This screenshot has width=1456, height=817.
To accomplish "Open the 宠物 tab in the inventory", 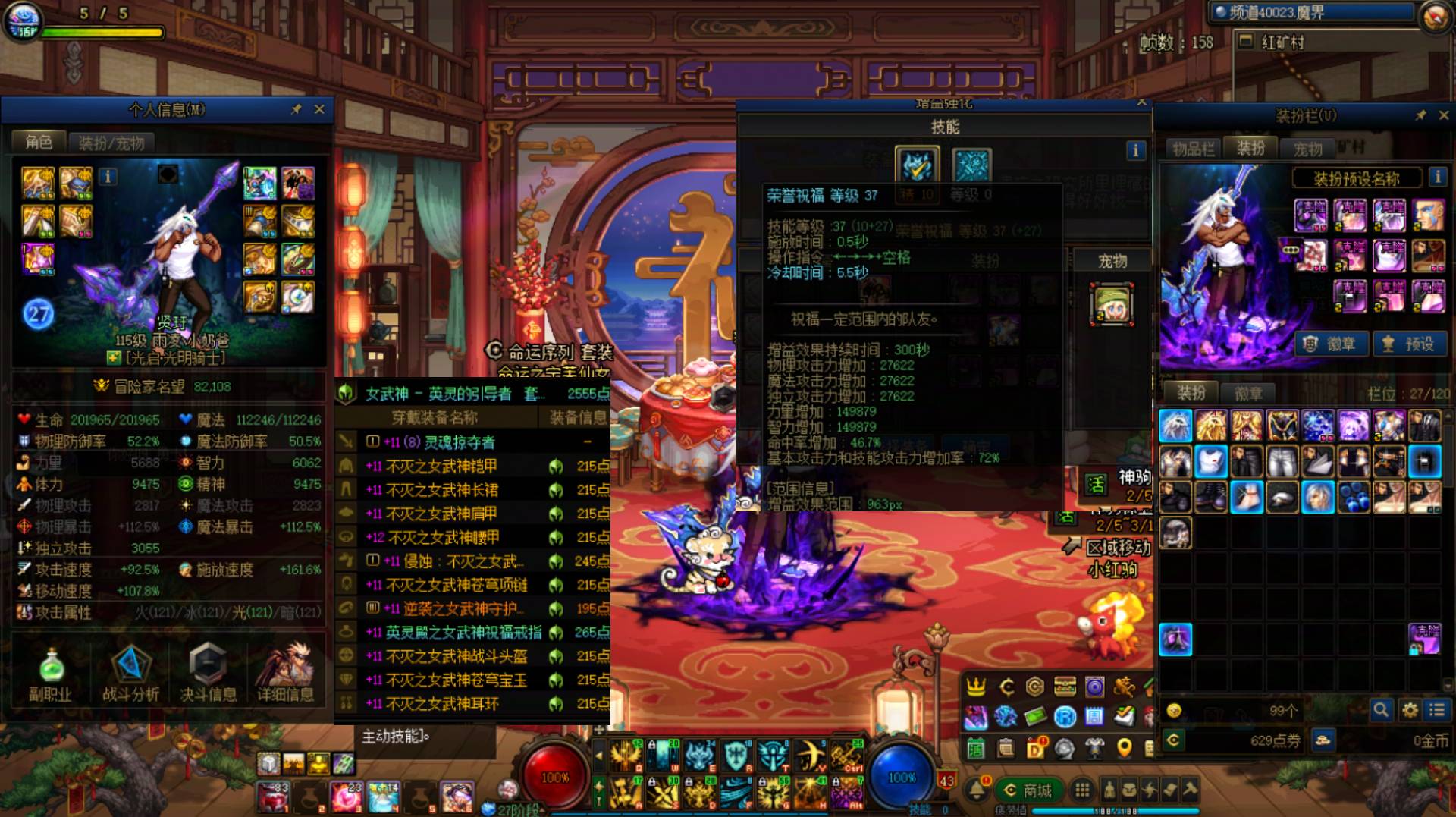I will click(1307, 149).
